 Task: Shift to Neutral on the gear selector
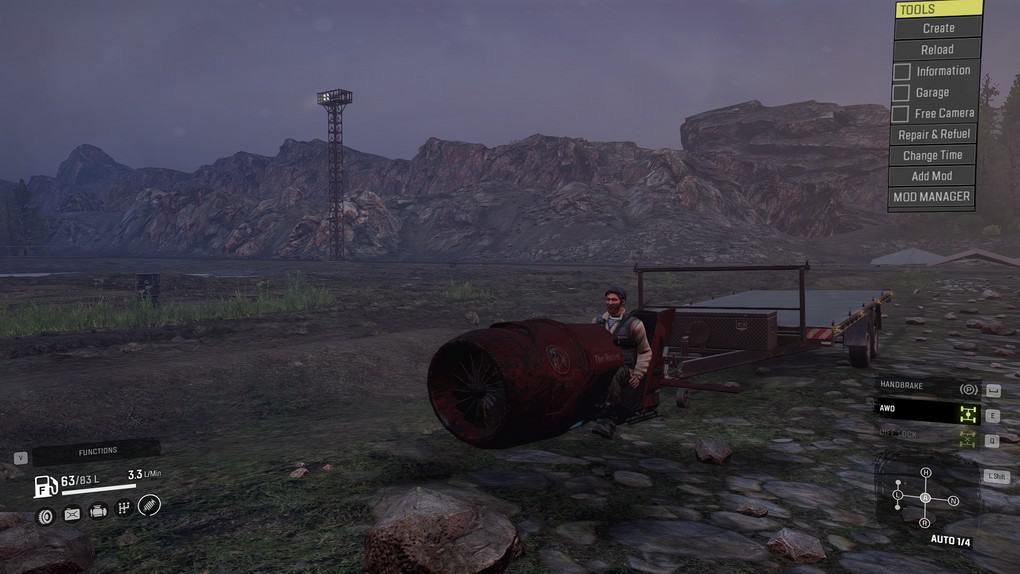point(953,500)
